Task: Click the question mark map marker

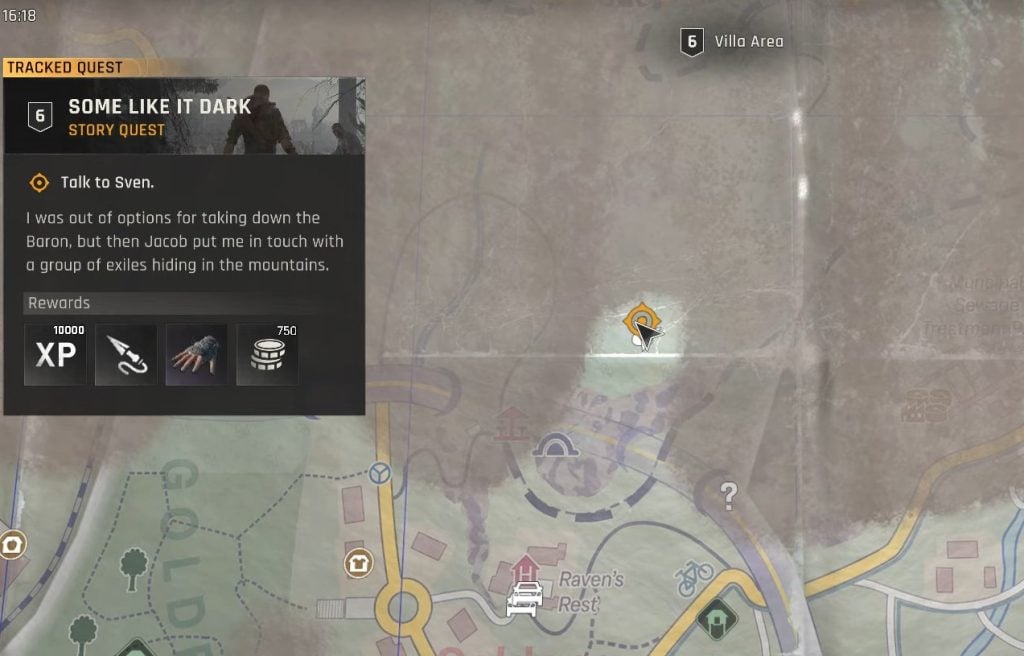Action: 729,495
